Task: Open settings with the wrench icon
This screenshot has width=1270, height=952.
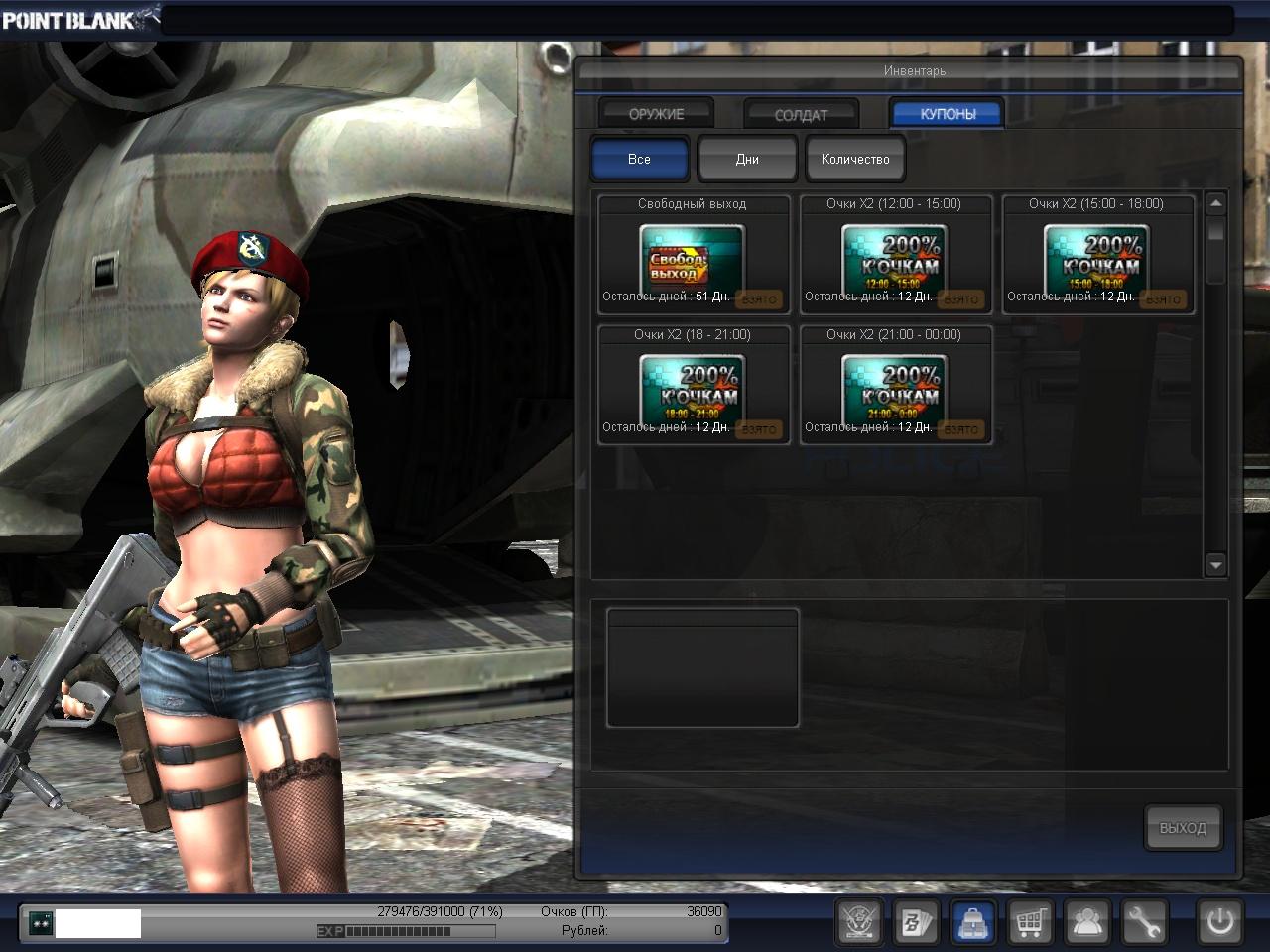Action: point(1144,923)
